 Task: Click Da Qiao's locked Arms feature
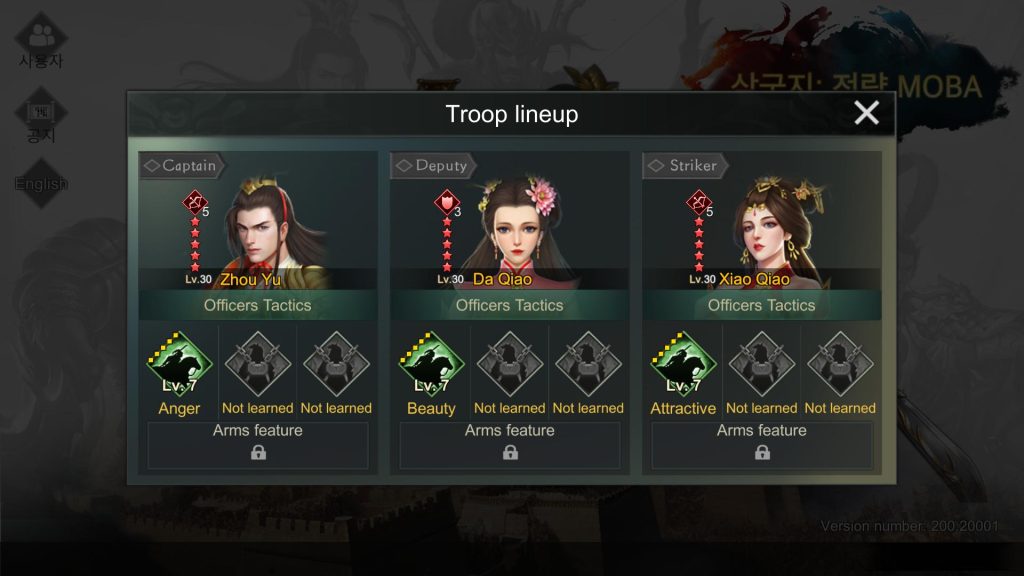point(510,445)
